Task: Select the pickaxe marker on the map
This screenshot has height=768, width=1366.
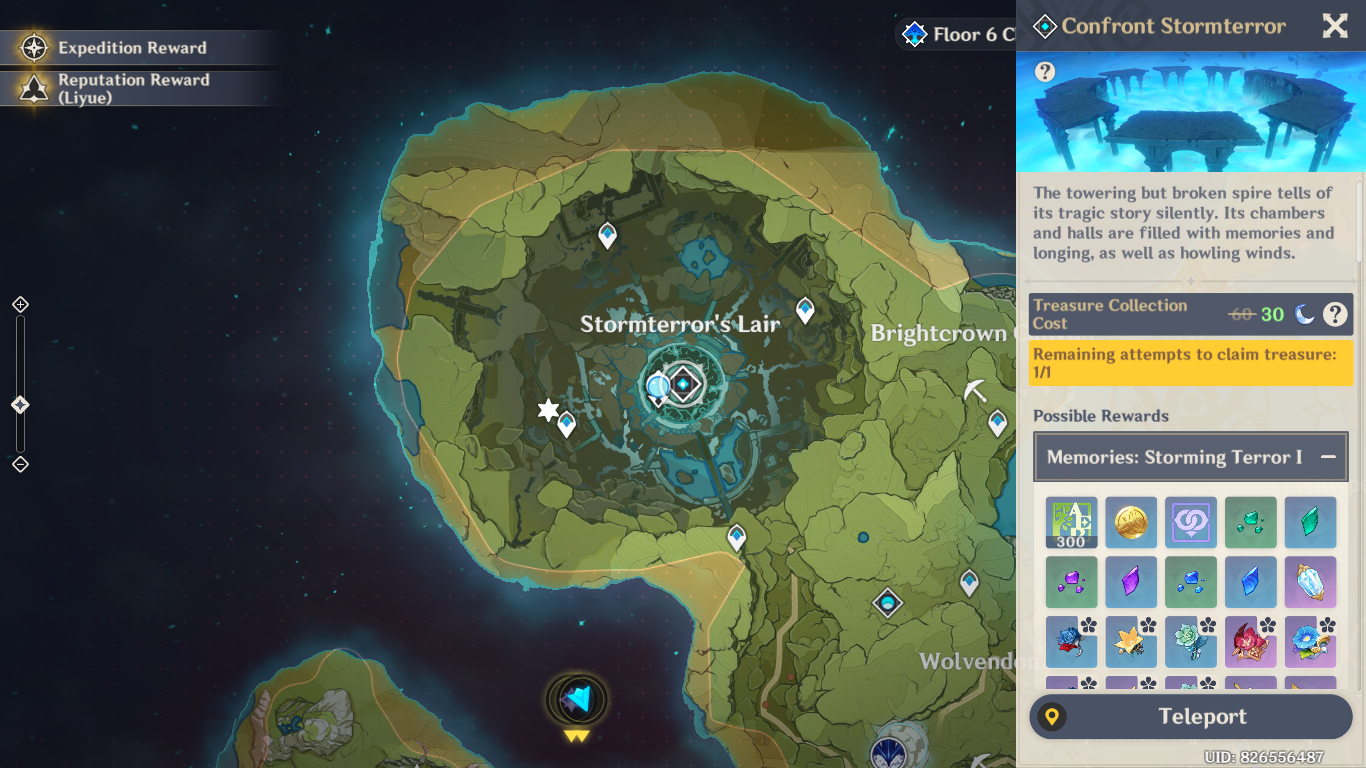Action: [x=976, y=391]
